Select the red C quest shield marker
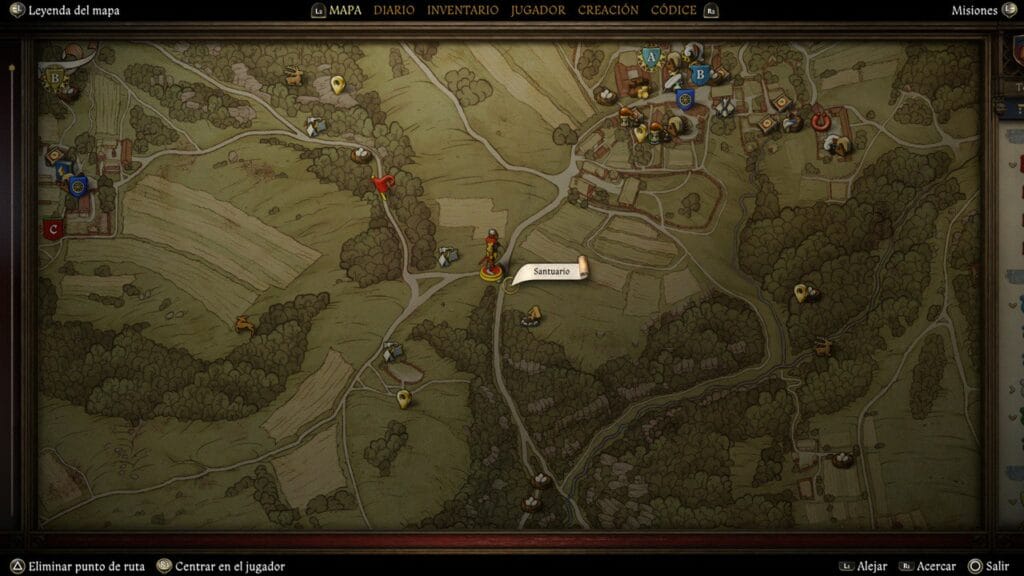1024x576 pixels. tap(53, 229)
